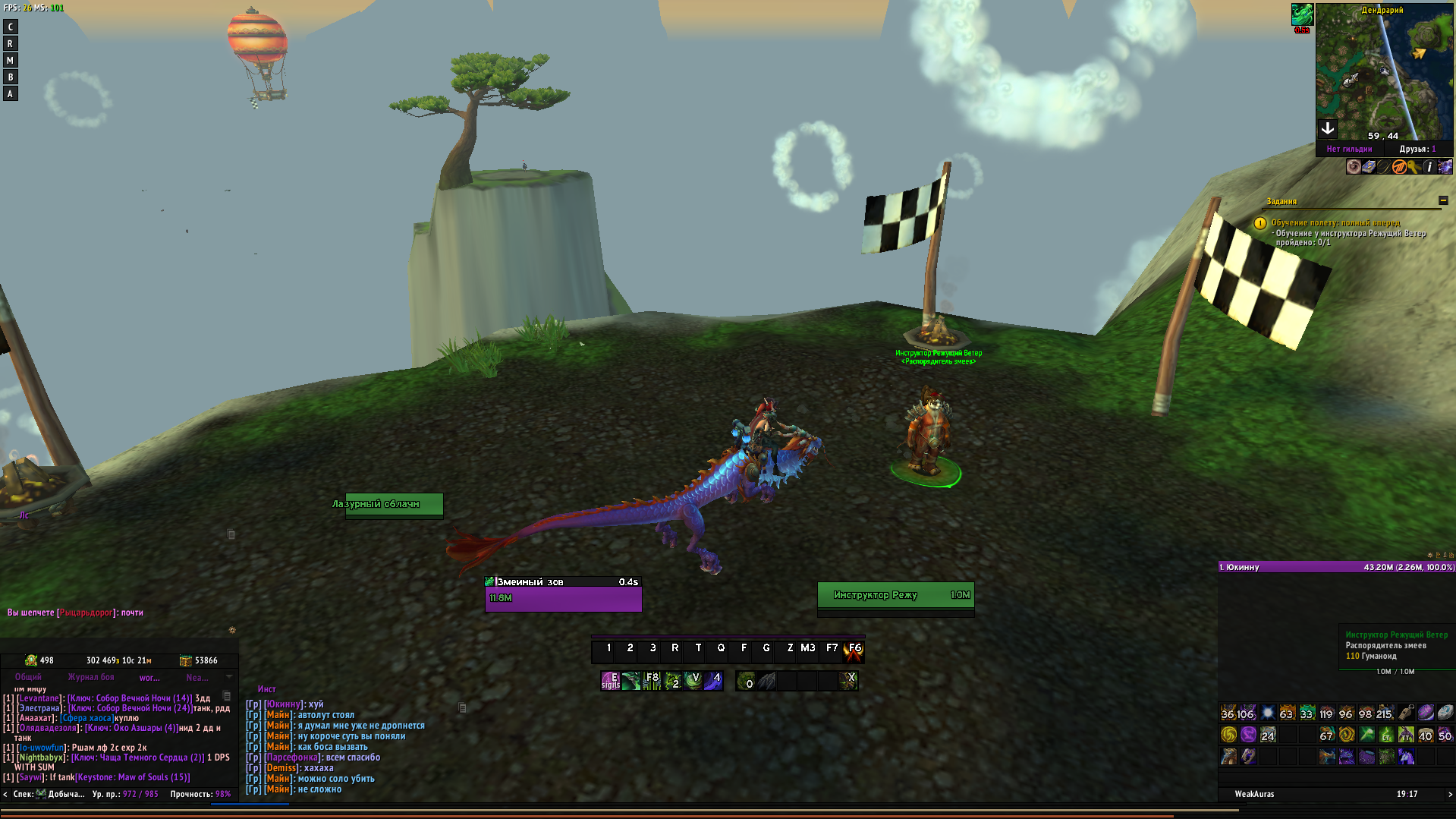Select the Инструктор Режу target frame
Image resolution: width=1456 pixels, height=819 pixels.
click(895, 596)
